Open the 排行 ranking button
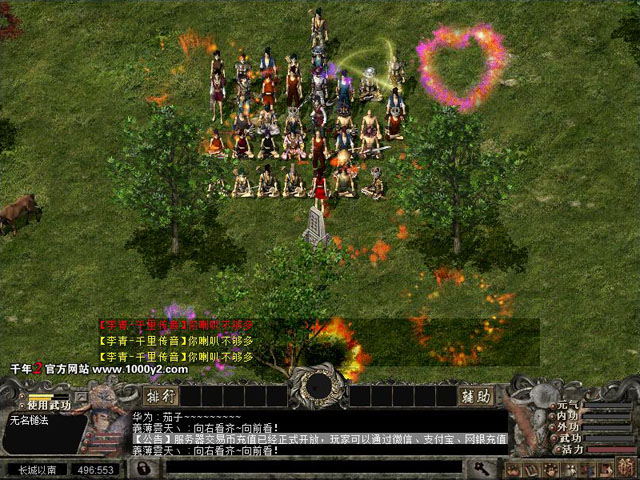The image size is (640, 480). tap(168, 395)
